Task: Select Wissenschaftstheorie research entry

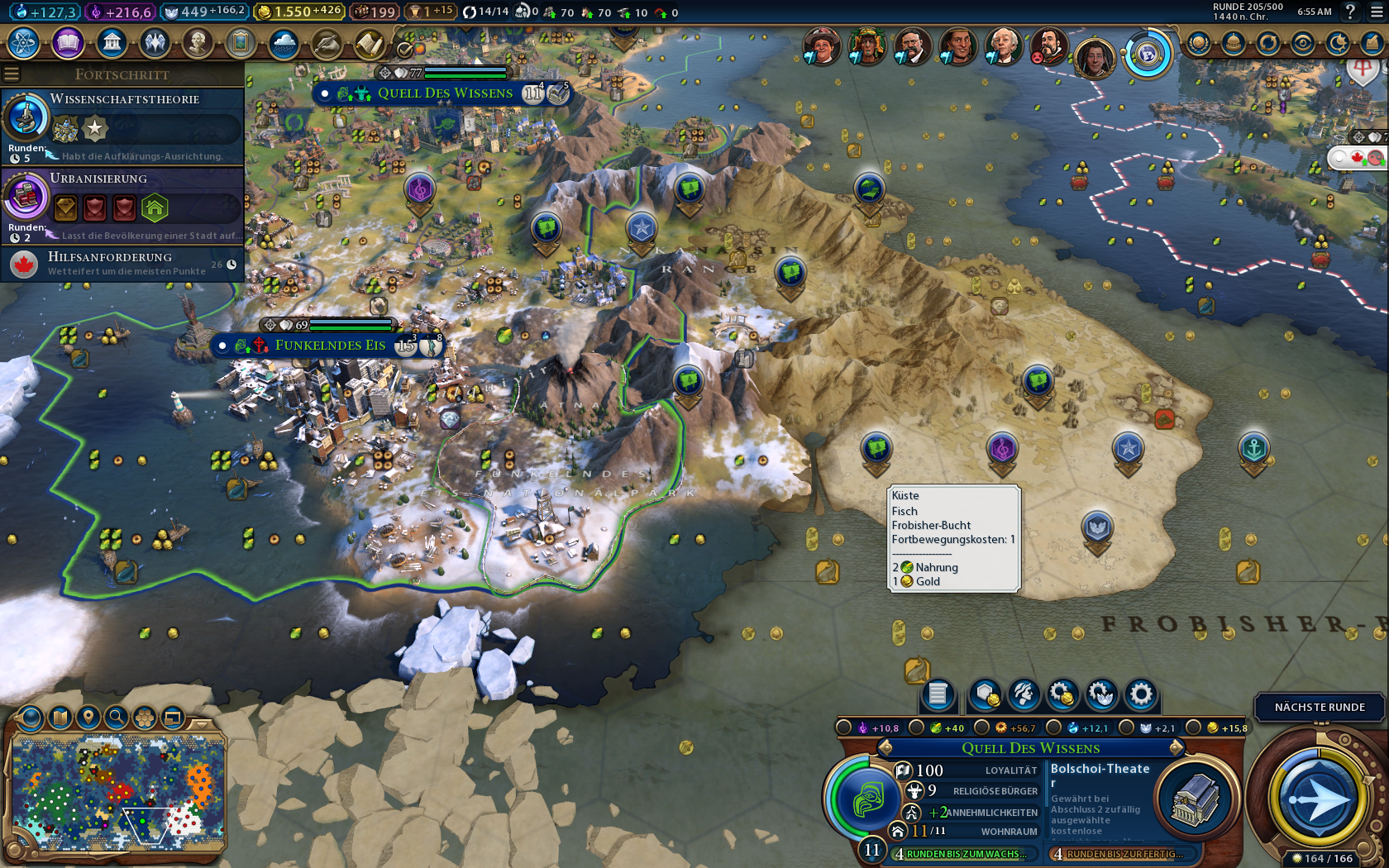Action: click(124, 126)
